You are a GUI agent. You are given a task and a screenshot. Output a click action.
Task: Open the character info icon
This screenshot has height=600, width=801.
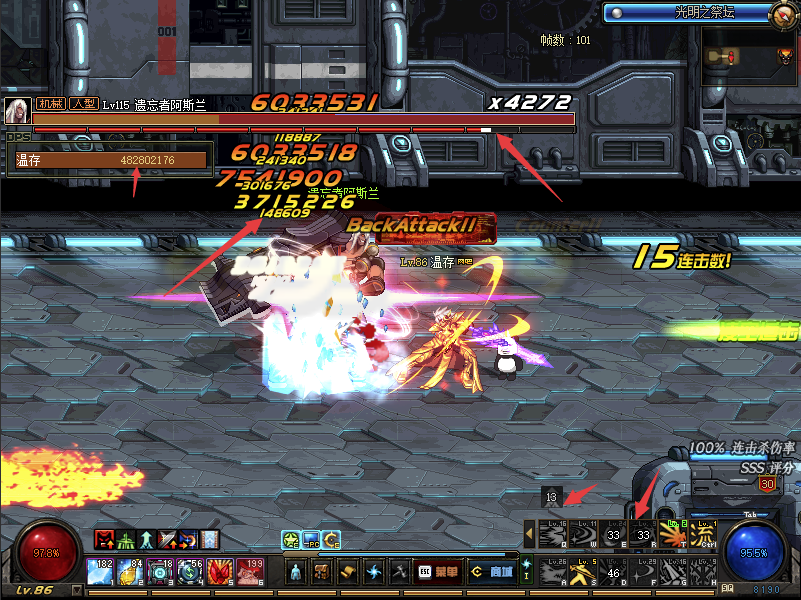pos(297,572)
